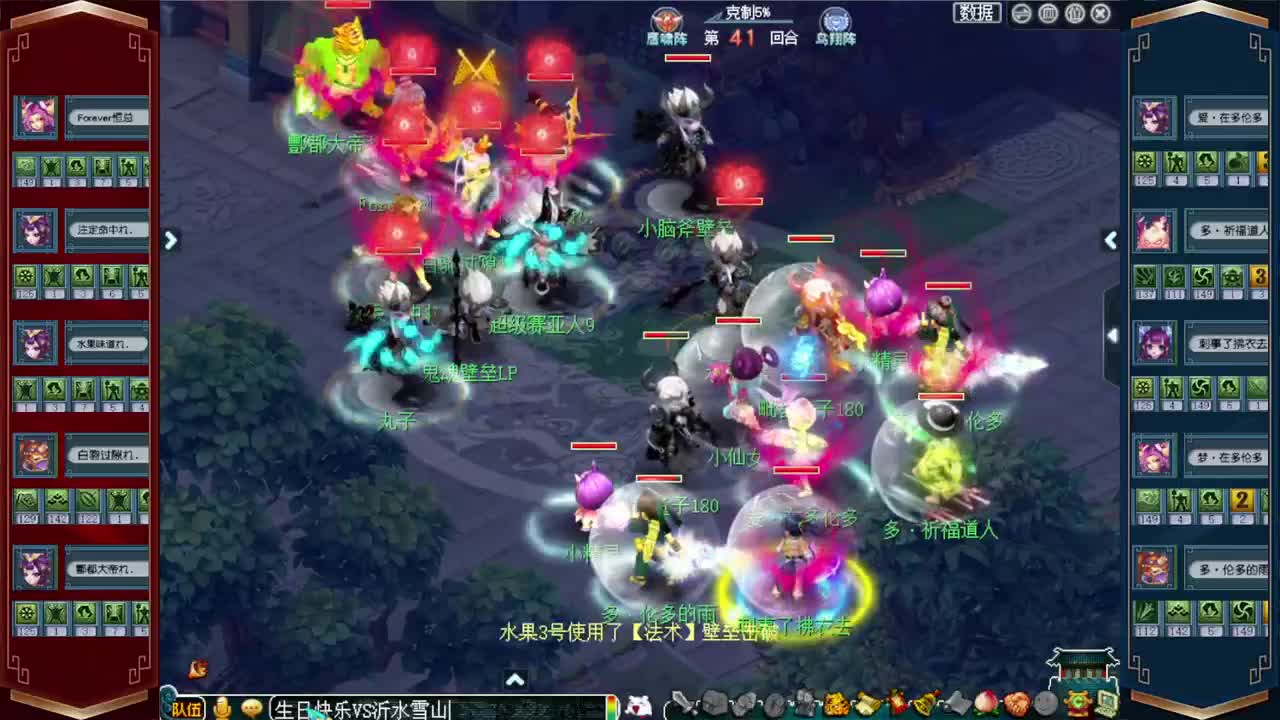
Task: Click the 数据 data button at top right
Action: [x=975, y=13]
